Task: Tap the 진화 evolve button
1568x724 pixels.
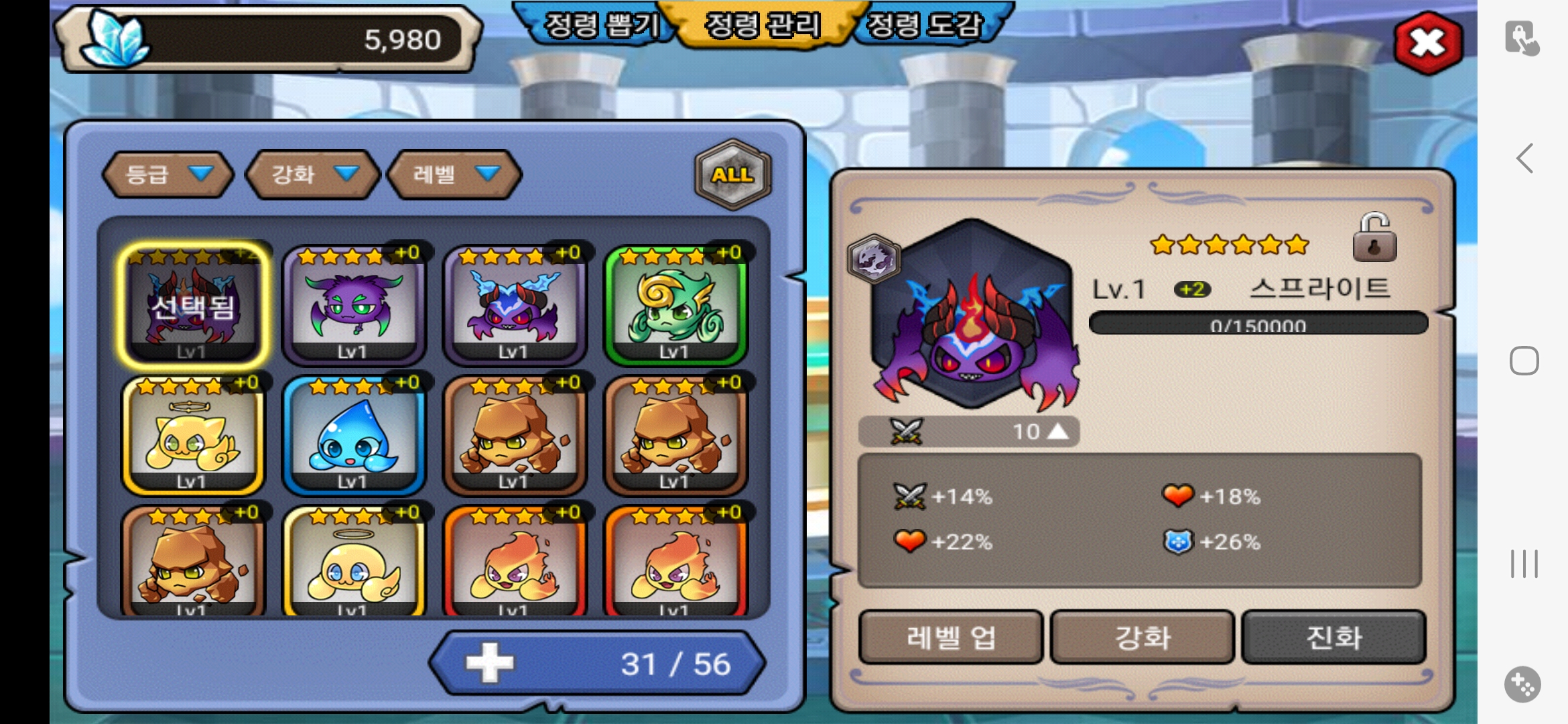Action: (1333, 637)
